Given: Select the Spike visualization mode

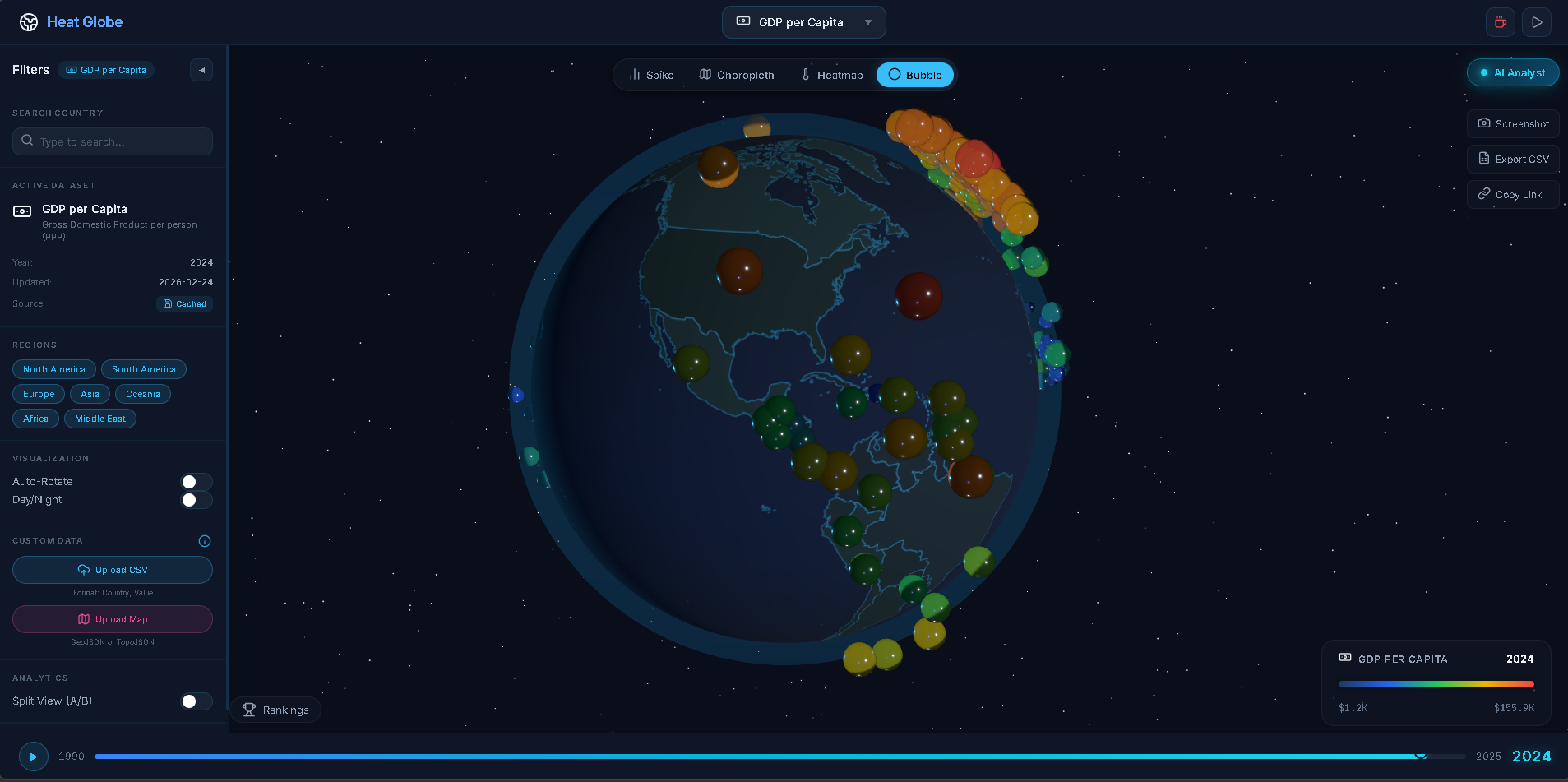Looking at the screenshot, I should click(650, 75).
